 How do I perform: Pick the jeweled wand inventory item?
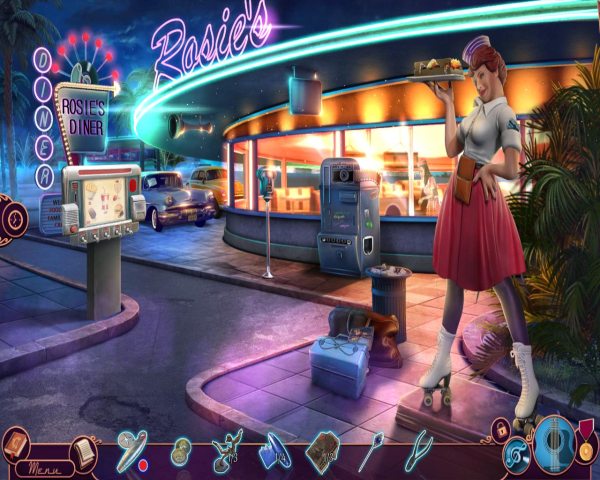click(x=370, y=449)
